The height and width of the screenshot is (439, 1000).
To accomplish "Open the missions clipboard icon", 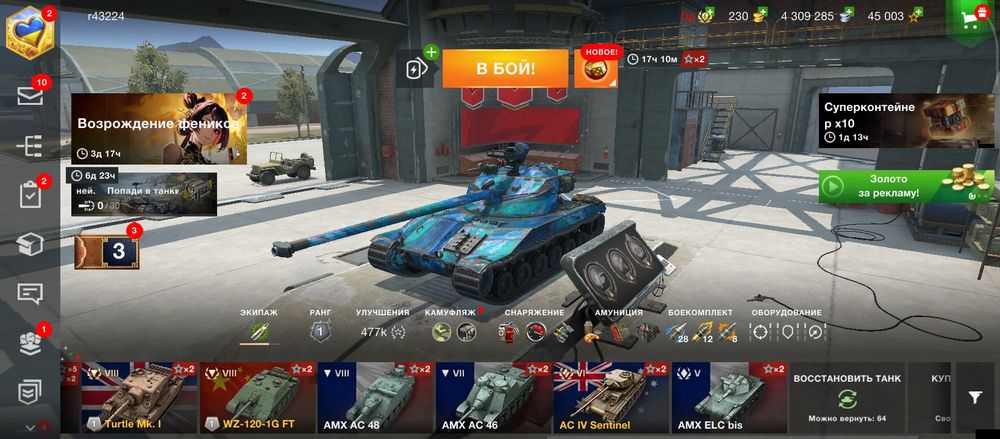I will (29, 195).
